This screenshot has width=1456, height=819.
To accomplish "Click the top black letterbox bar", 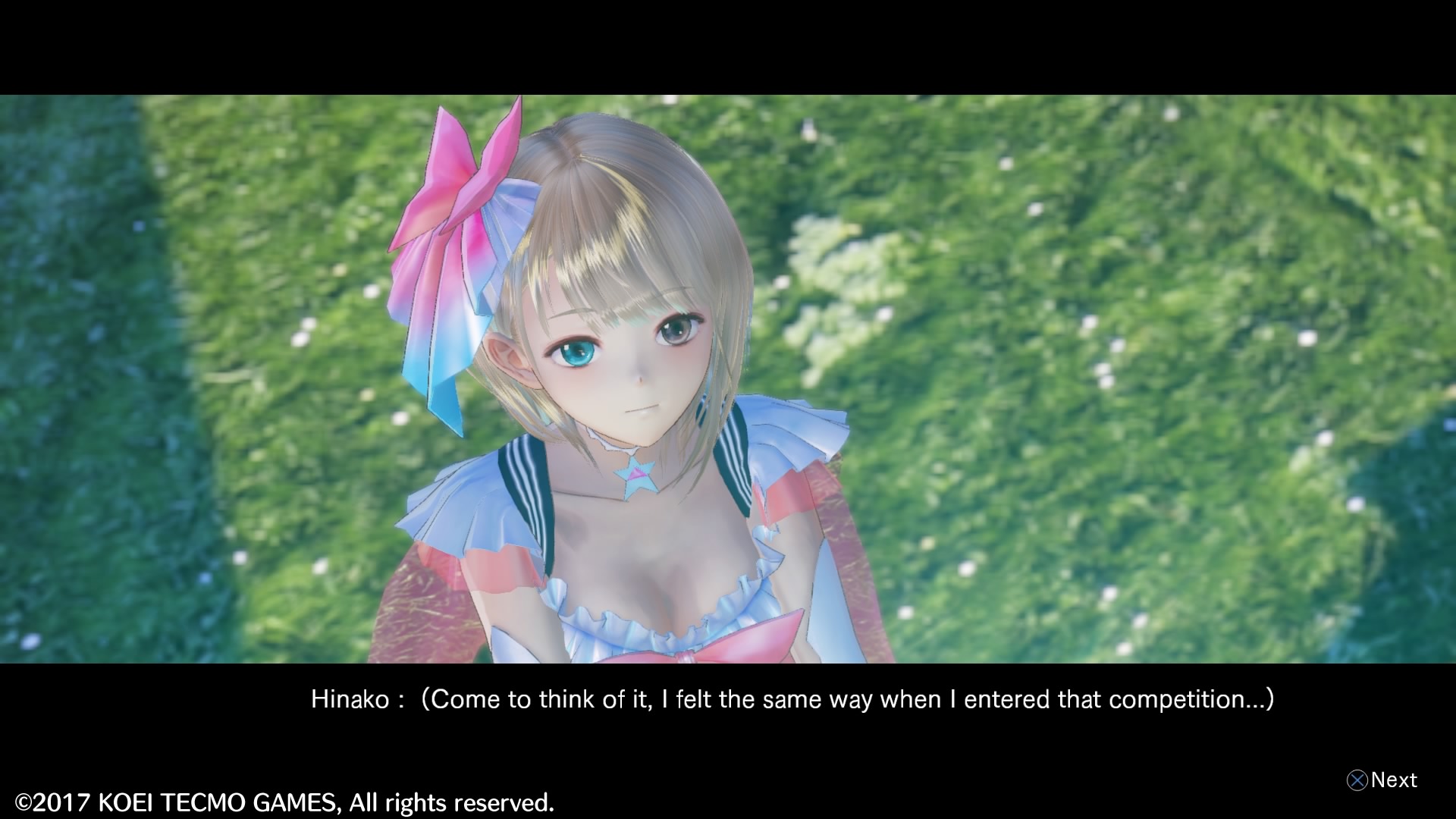I will (x=728, y=45).
